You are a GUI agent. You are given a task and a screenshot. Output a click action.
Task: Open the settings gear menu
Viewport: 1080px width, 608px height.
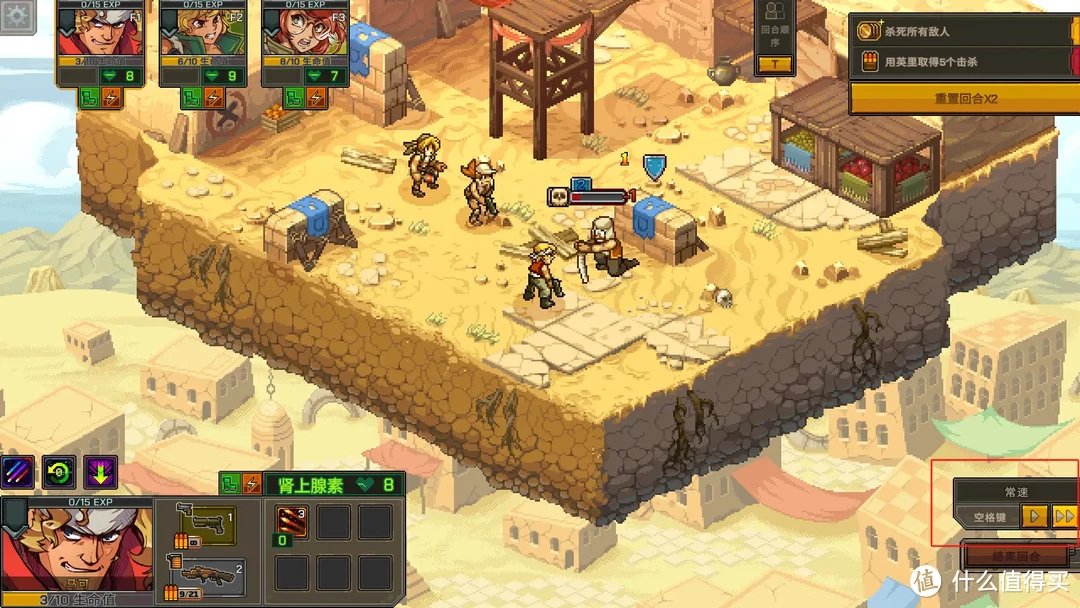pyautogui.click(x=17, y=17)
